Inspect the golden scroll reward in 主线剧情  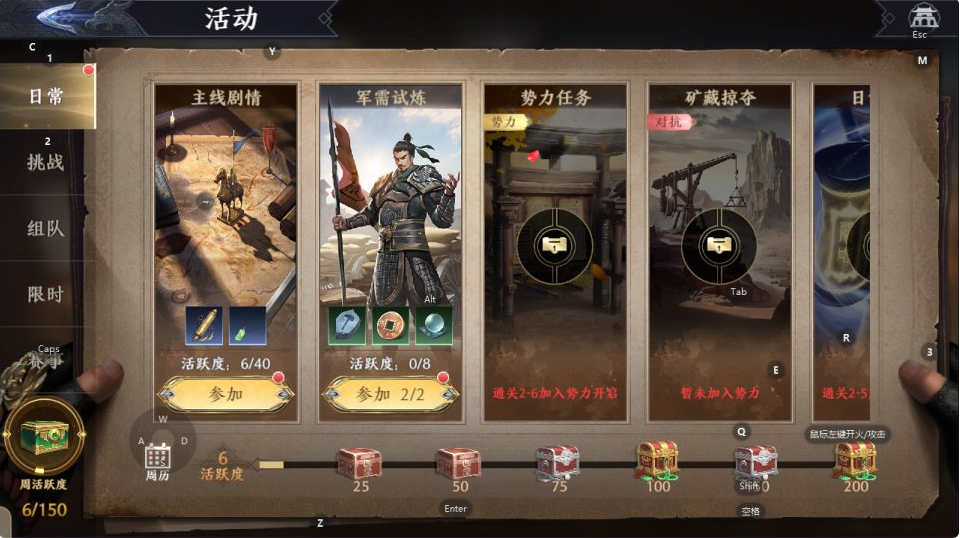pos(204,326)
